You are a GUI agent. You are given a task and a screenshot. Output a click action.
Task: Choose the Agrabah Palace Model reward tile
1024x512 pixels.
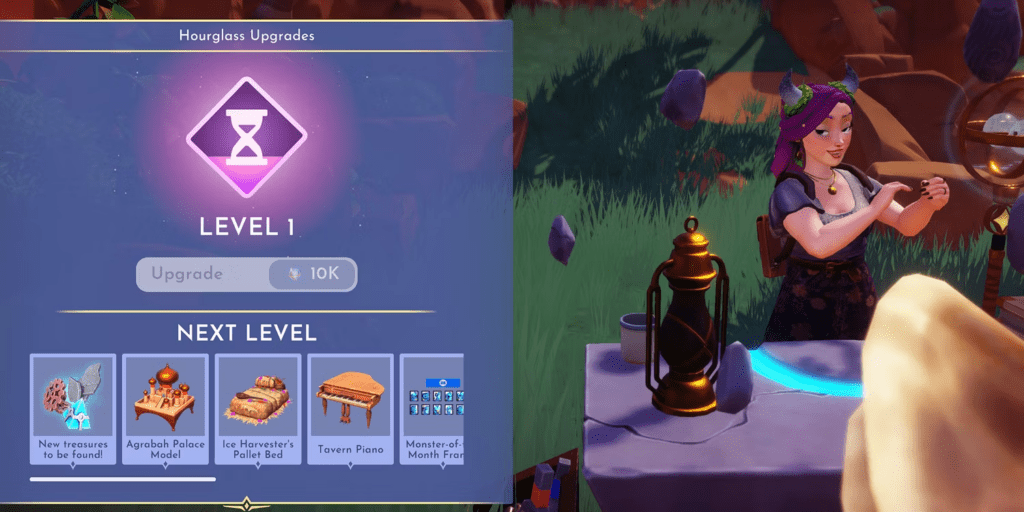(165, 408)
